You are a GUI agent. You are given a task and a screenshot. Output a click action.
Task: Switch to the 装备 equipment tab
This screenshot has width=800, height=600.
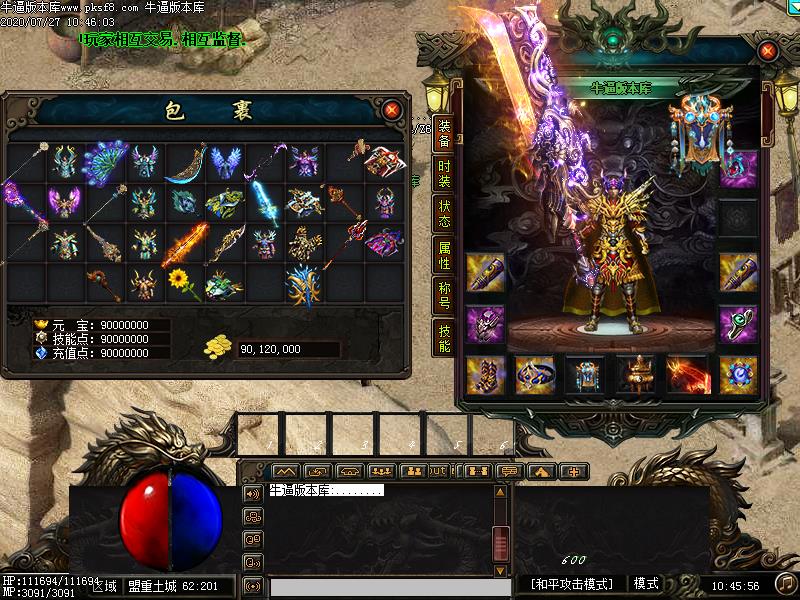[x=444, y=135]
